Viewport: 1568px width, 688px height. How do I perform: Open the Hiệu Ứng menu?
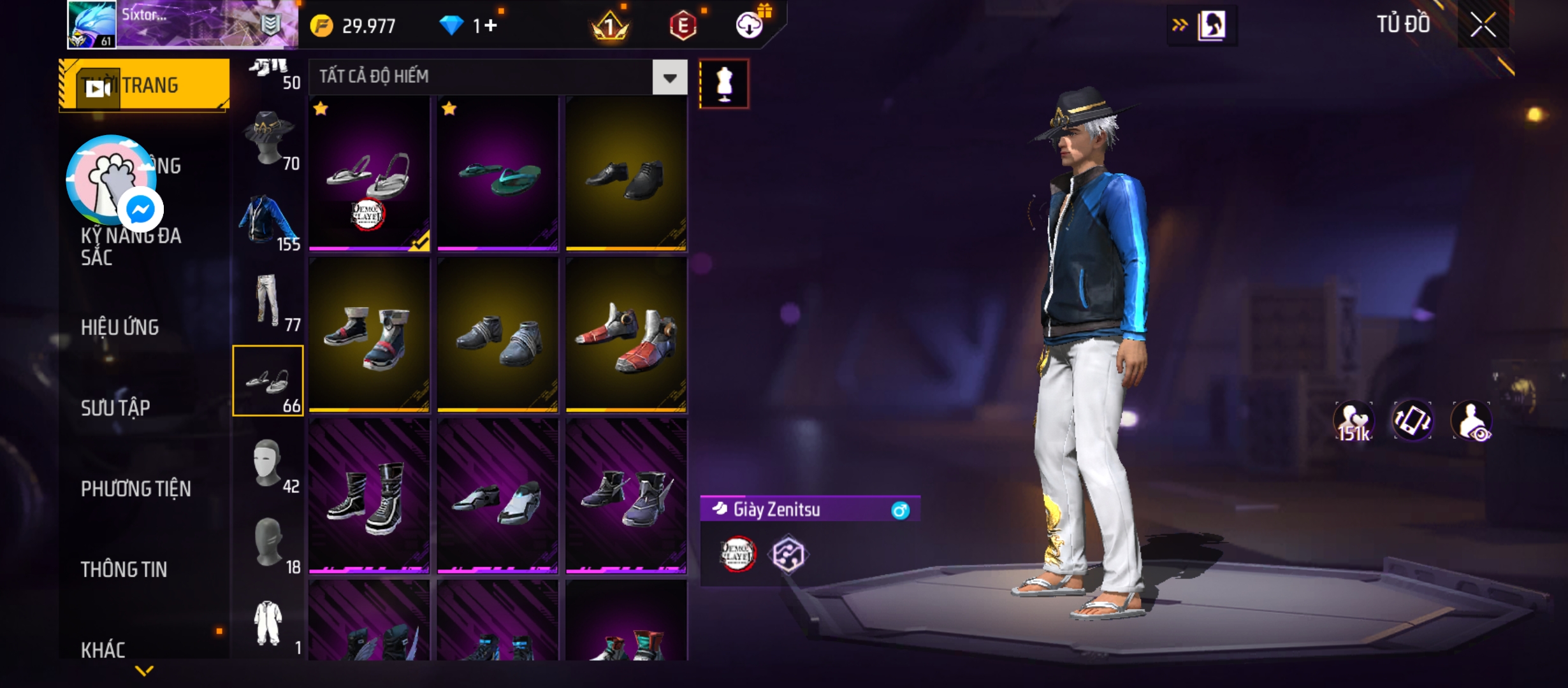click(120, 327)
